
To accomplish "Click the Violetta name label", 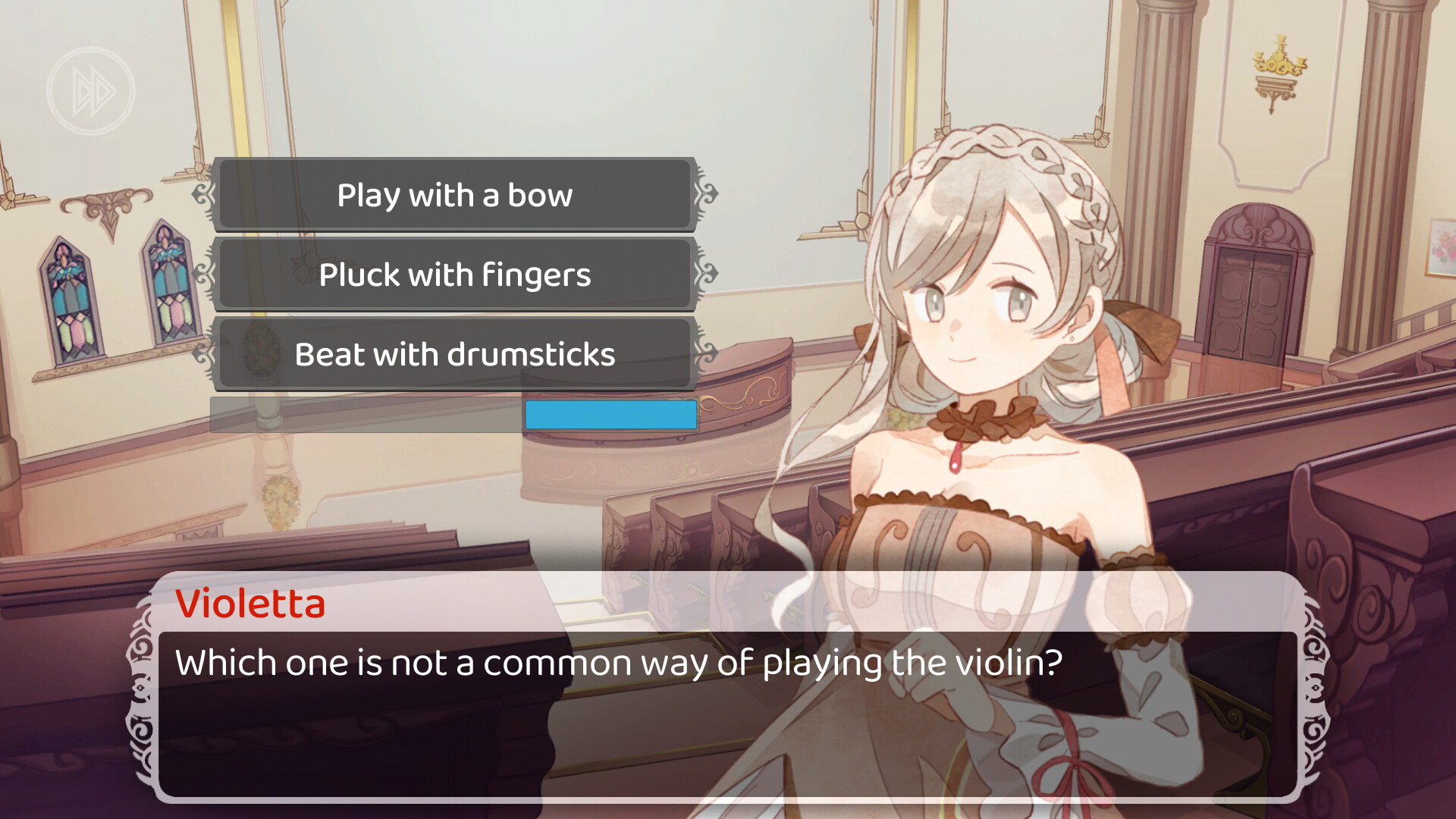I will coord(250,604).
